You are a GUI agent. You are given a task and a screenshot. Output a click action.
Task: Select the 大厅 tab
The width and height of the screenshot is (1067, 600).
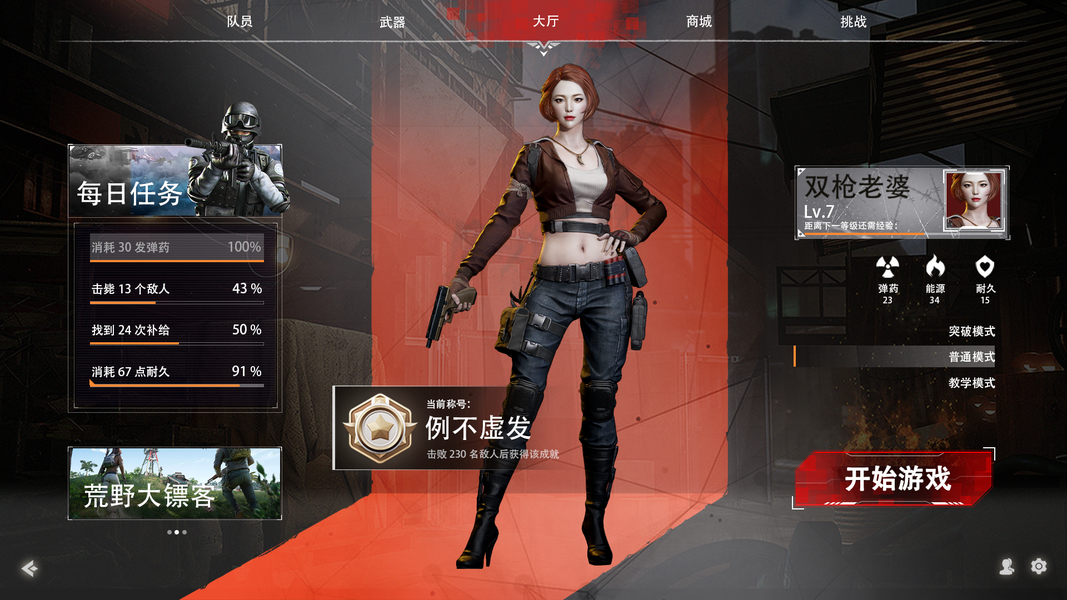(546, 21)
